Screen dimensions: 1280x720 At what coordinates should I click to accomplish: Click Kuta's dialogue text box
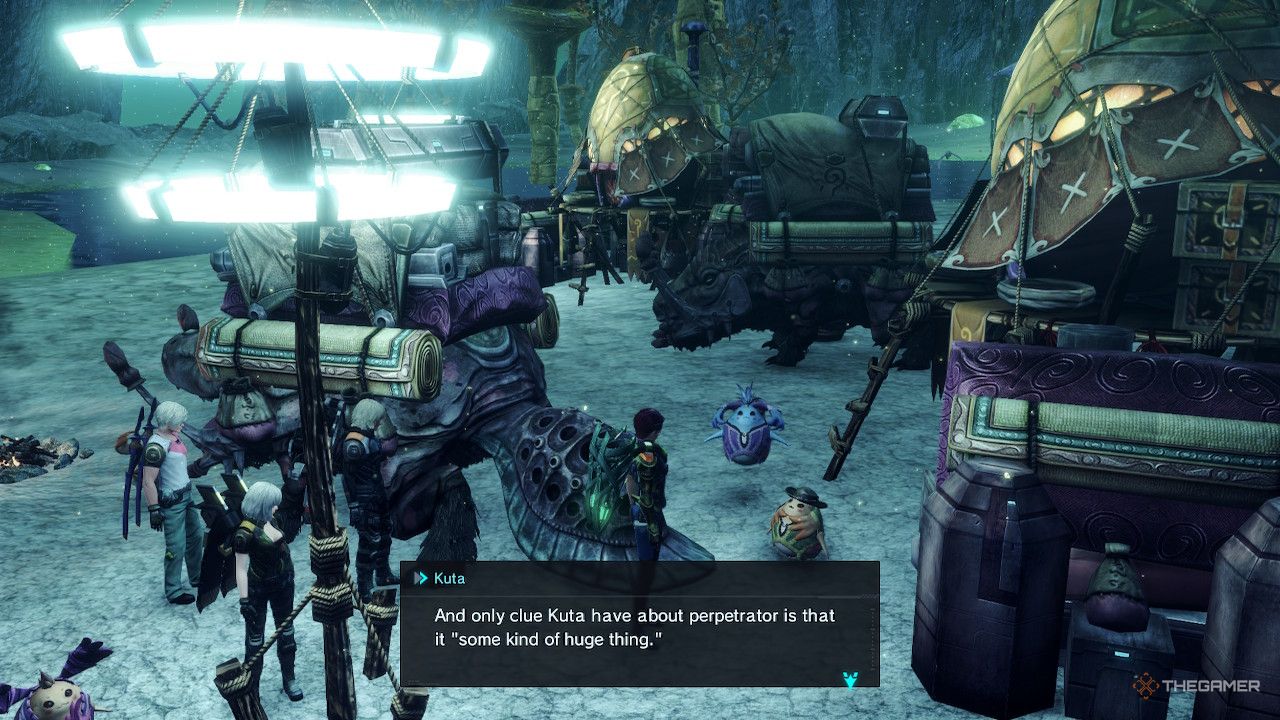click(639, 626)
